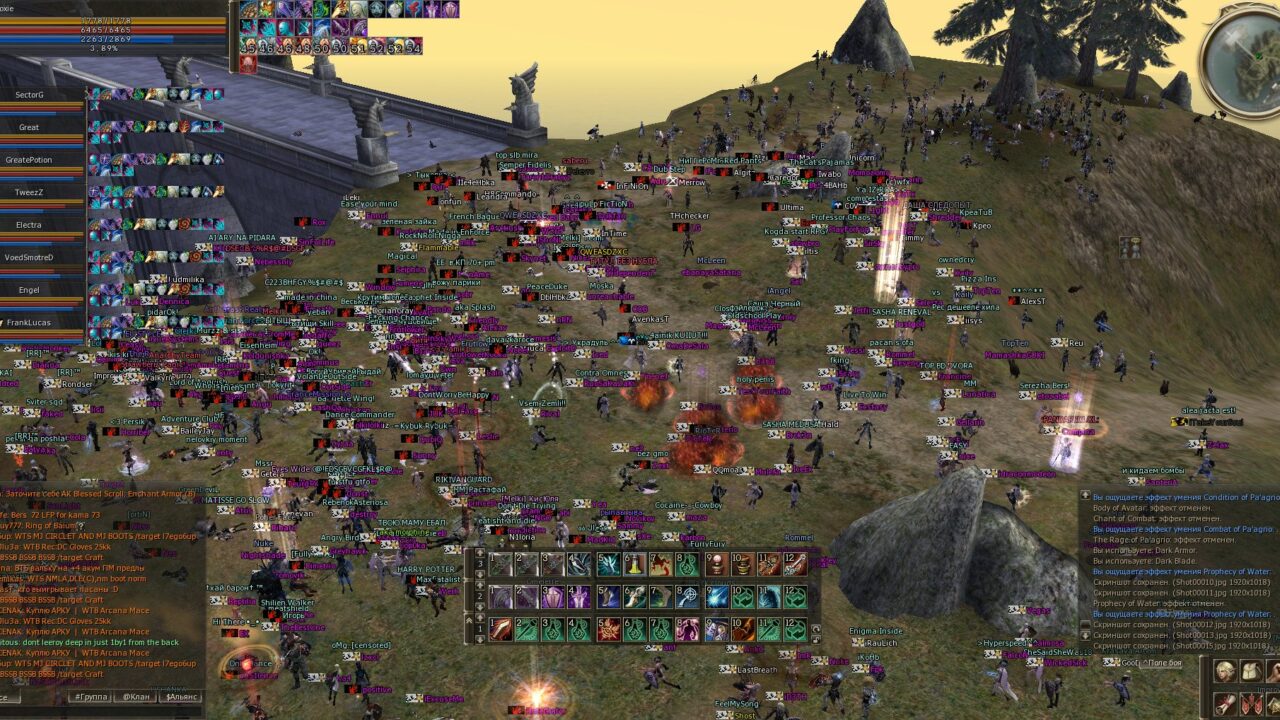Target party member Electra
1280x720 pixels.
point(30,225)
